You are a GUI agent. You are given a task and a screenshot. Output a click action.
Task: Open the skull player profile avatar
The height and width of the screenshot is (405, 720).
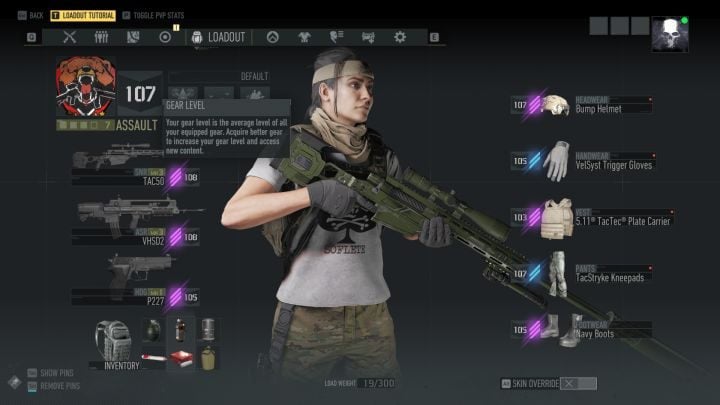pyautogui.click(x=669, y=35)
